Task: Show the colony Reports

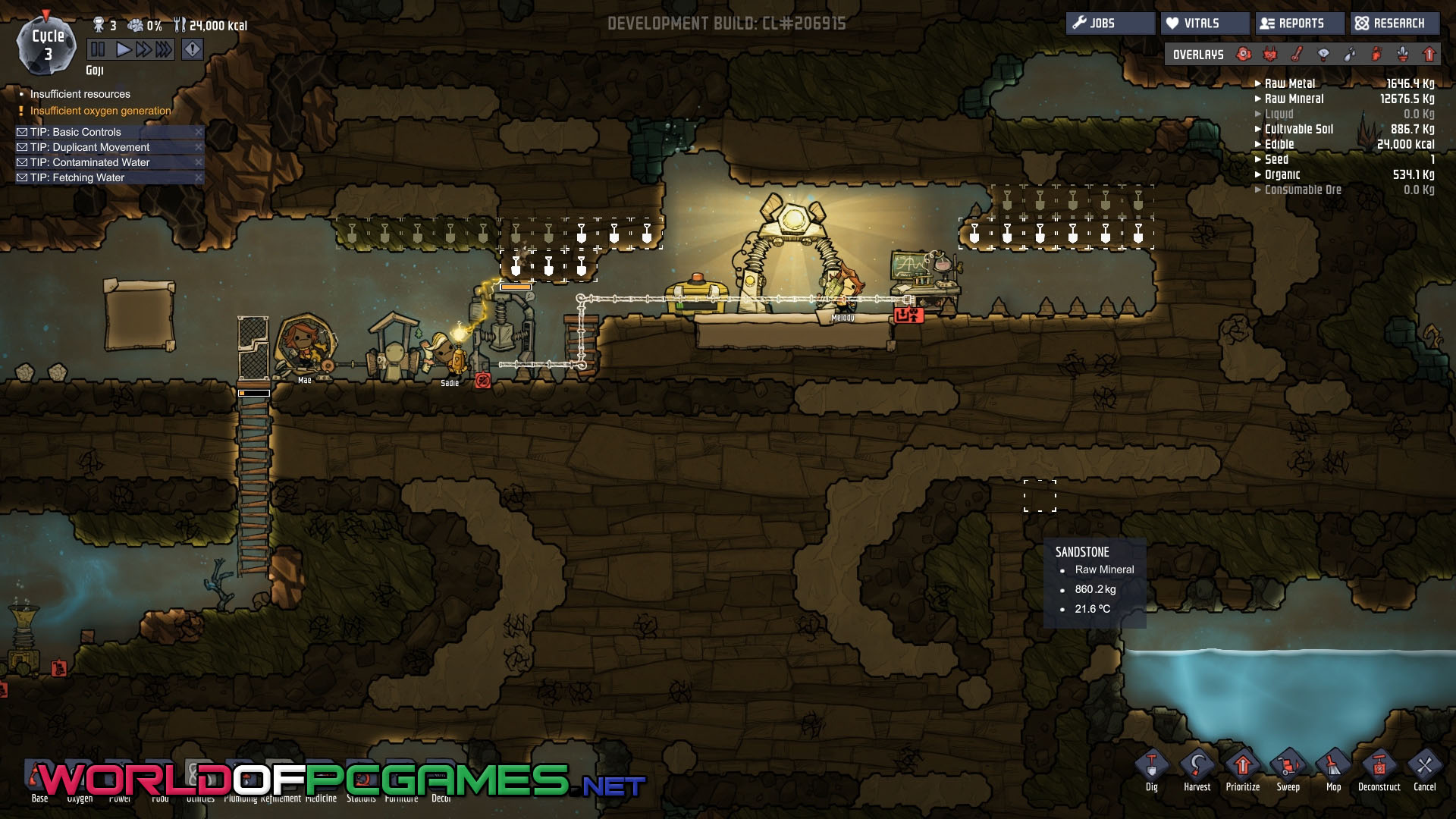Action: tap(1300, 24)
